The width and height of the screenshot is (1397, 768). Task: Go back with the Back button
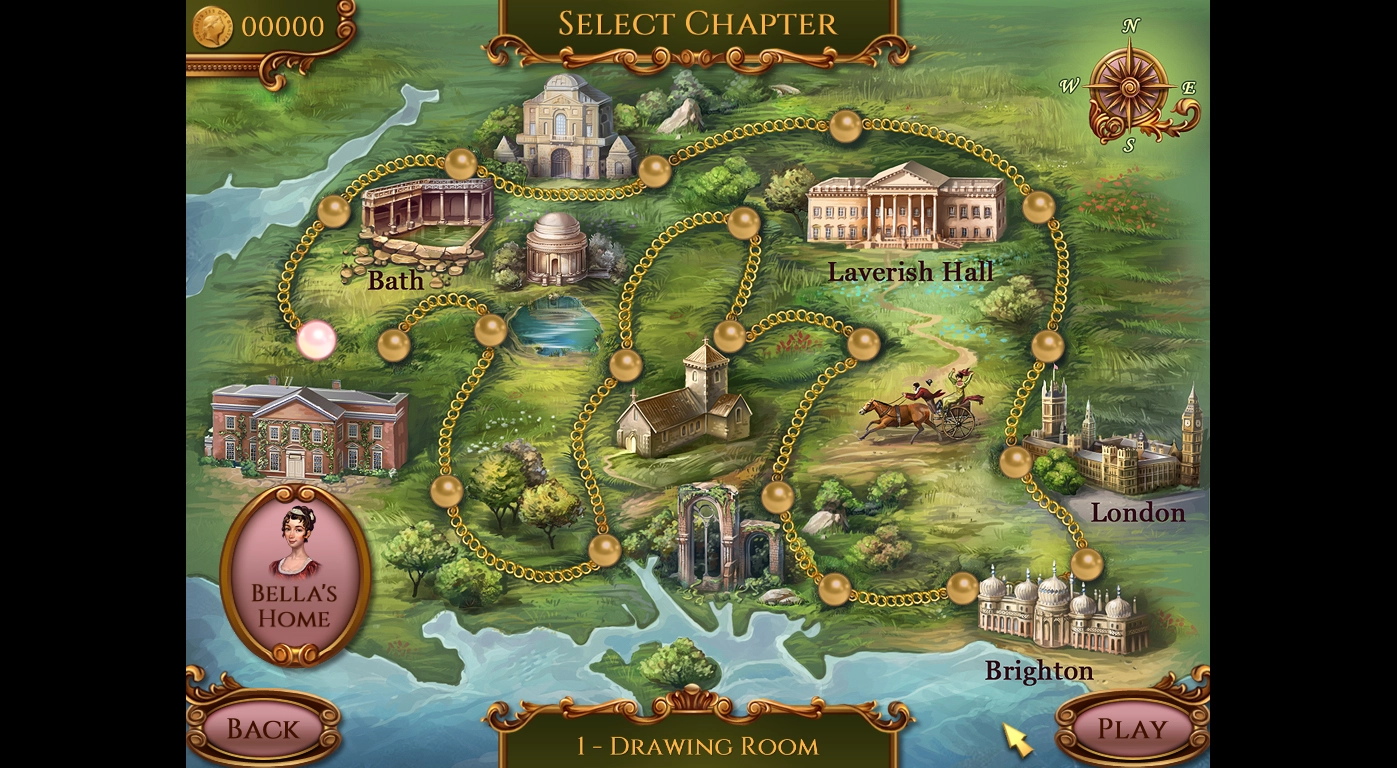coord(262,728)
